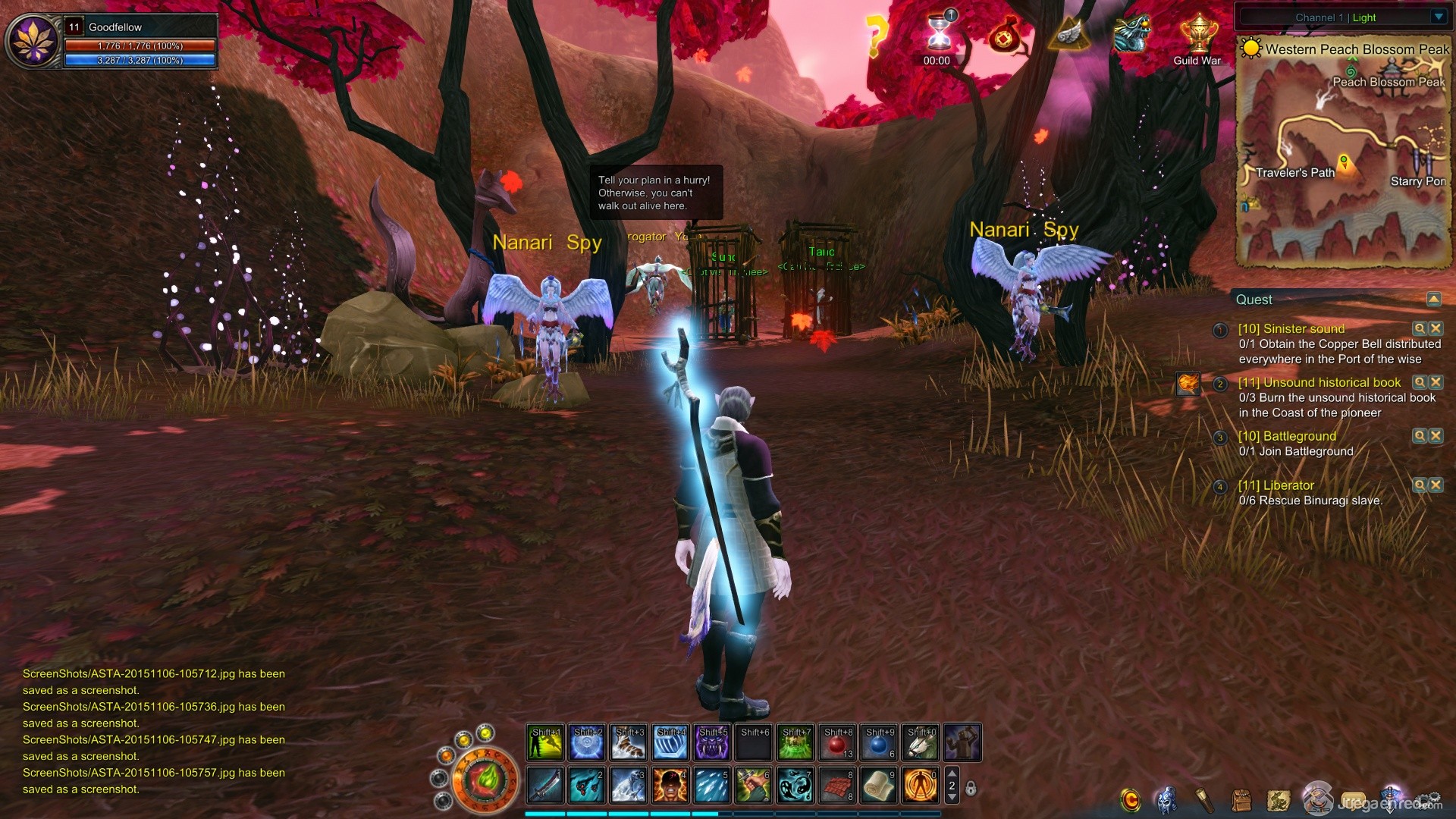Activate the angry face rage skill
The width and height of the screenshot is (1456, 819).
pos(670,785)
